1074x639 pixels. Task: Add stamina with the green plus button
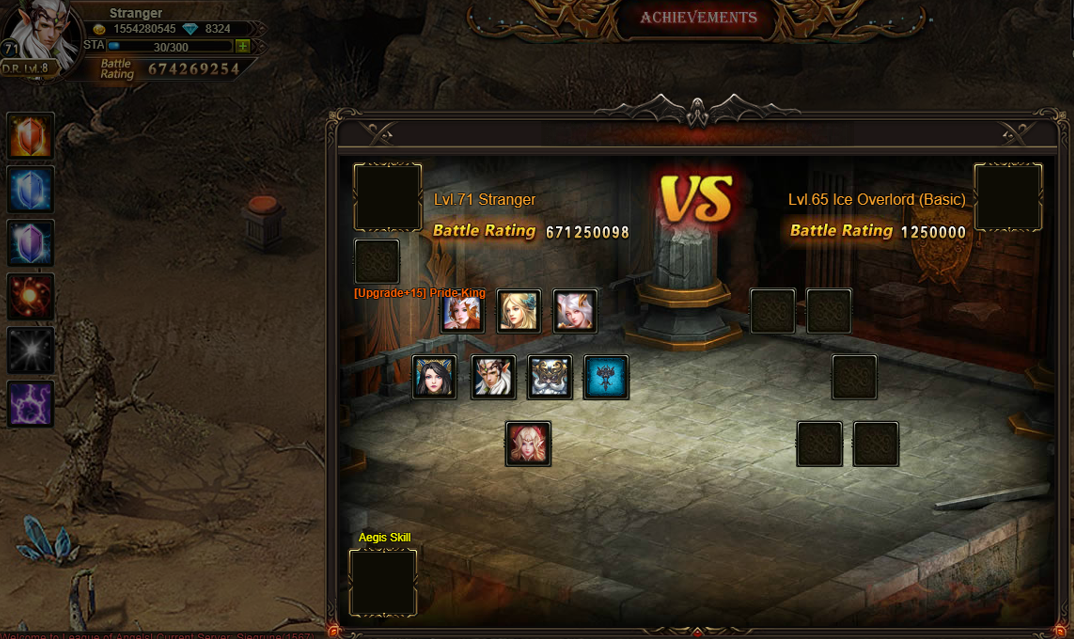242,46
